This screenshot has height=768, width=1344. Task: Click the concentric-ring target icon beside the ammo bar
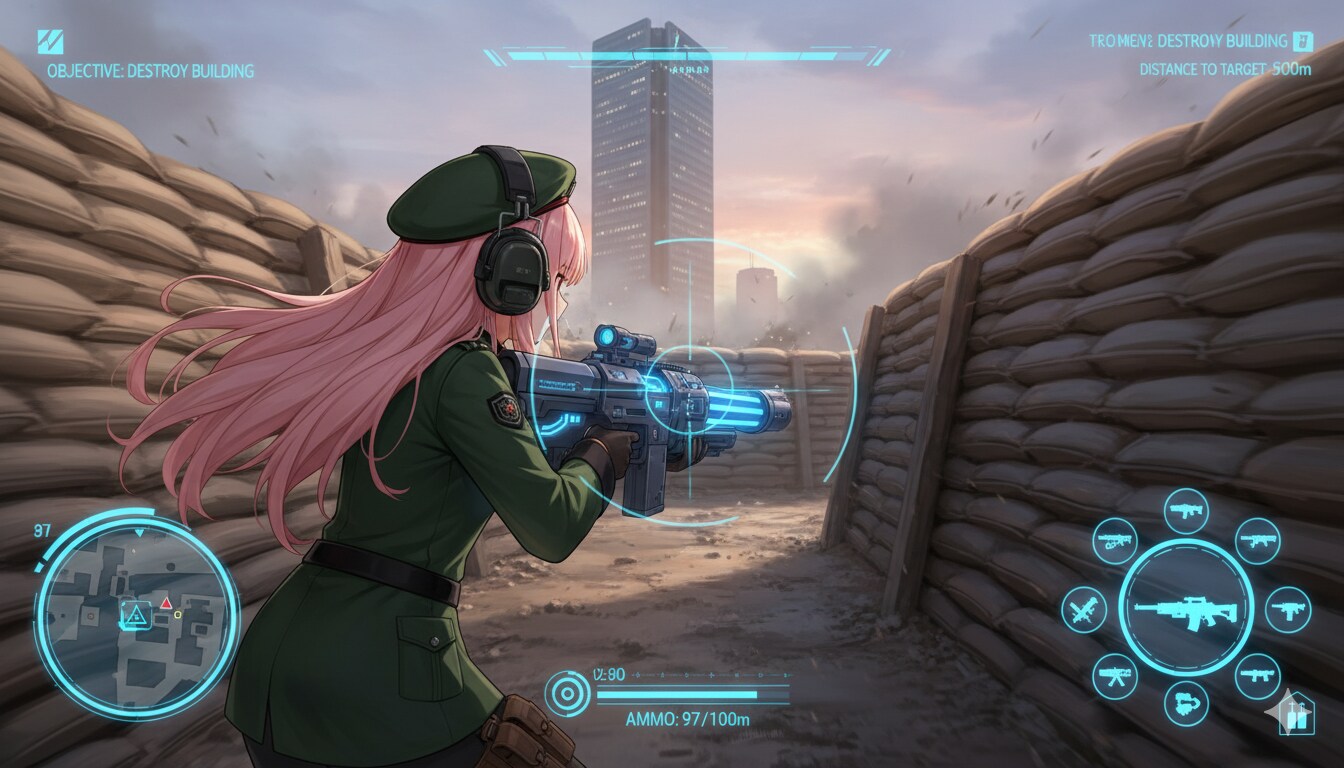(x=567, y=692)
